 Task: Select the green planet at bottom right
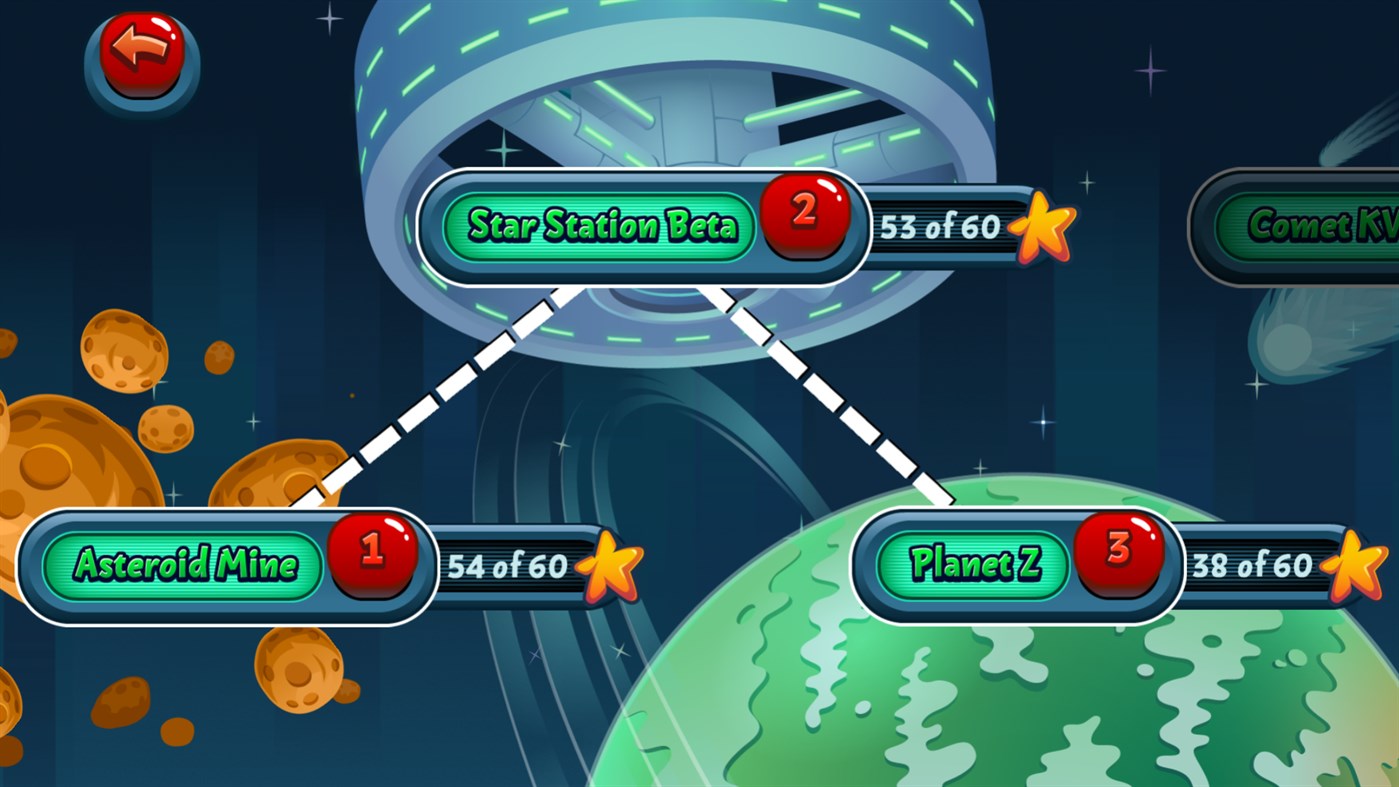(x=1000, y=700)
